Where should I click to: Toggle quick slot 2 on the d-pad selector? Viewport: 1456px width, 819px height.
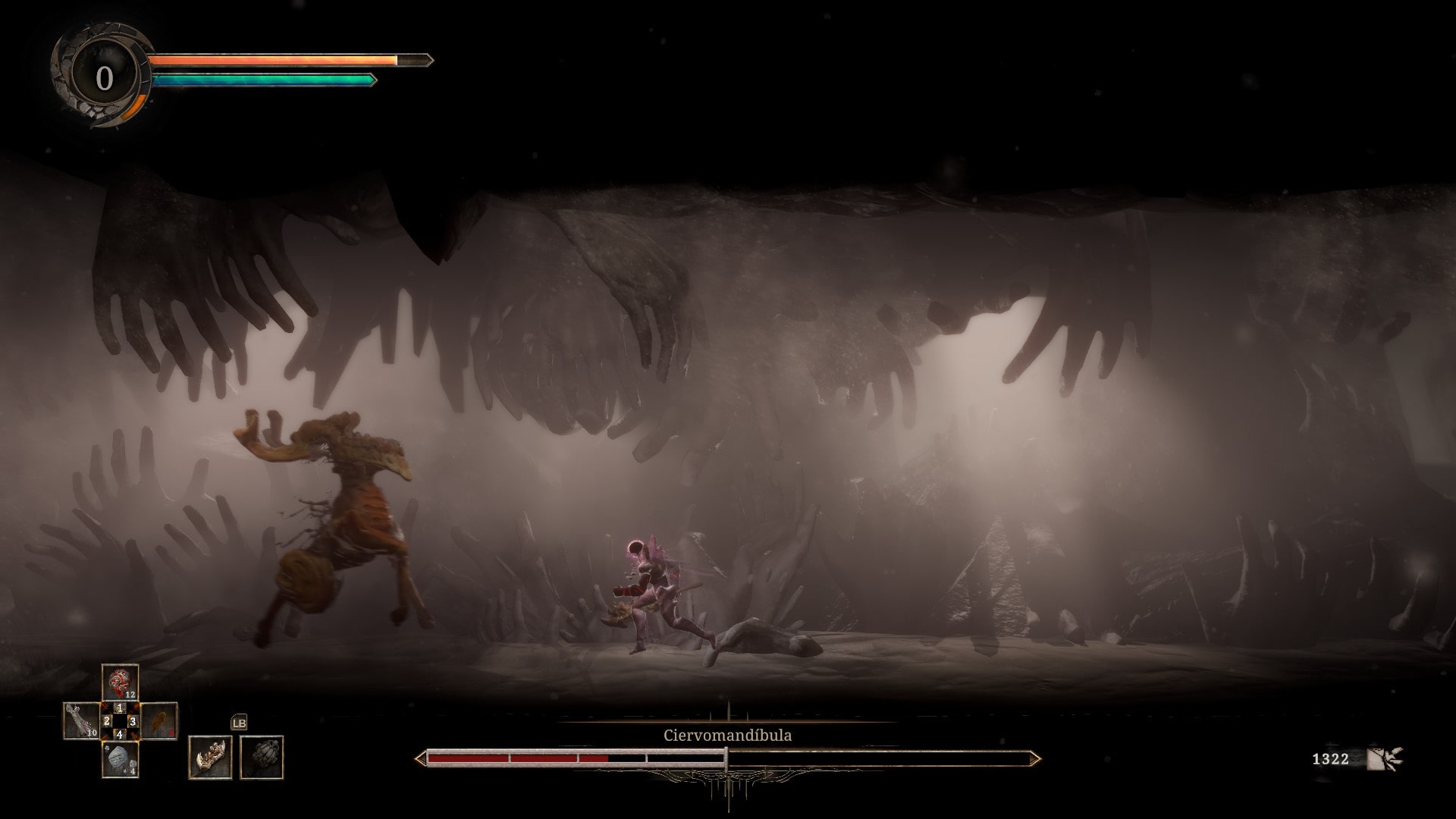tap(107, 721)
